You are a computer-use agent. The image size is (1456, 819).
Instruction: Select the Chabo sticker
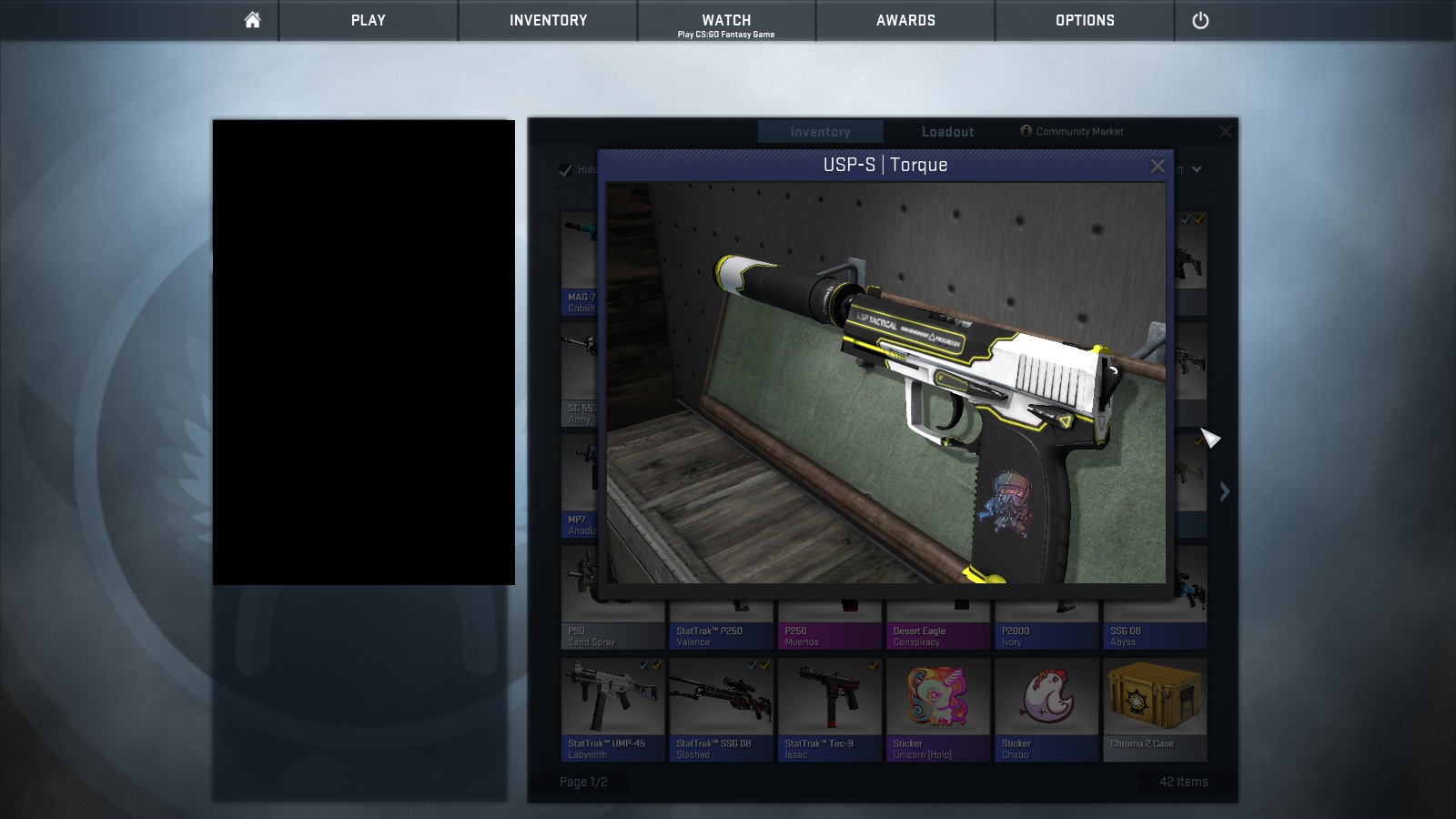coord(1046,708)
